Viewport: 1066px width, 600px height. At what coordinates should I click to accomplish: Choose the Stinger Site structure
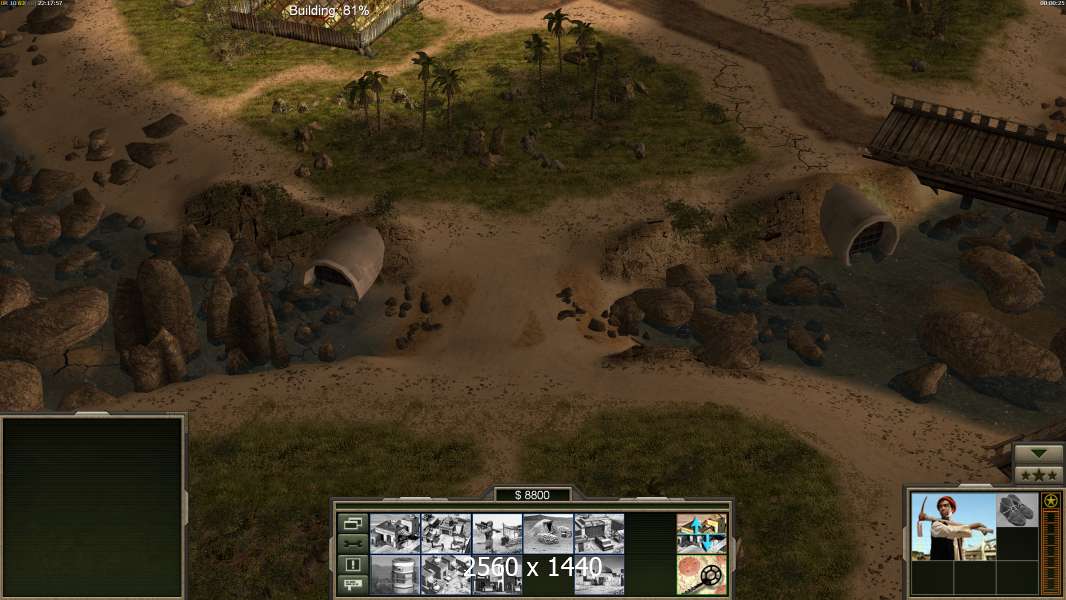pyautogui.click(x=497, y=533)
